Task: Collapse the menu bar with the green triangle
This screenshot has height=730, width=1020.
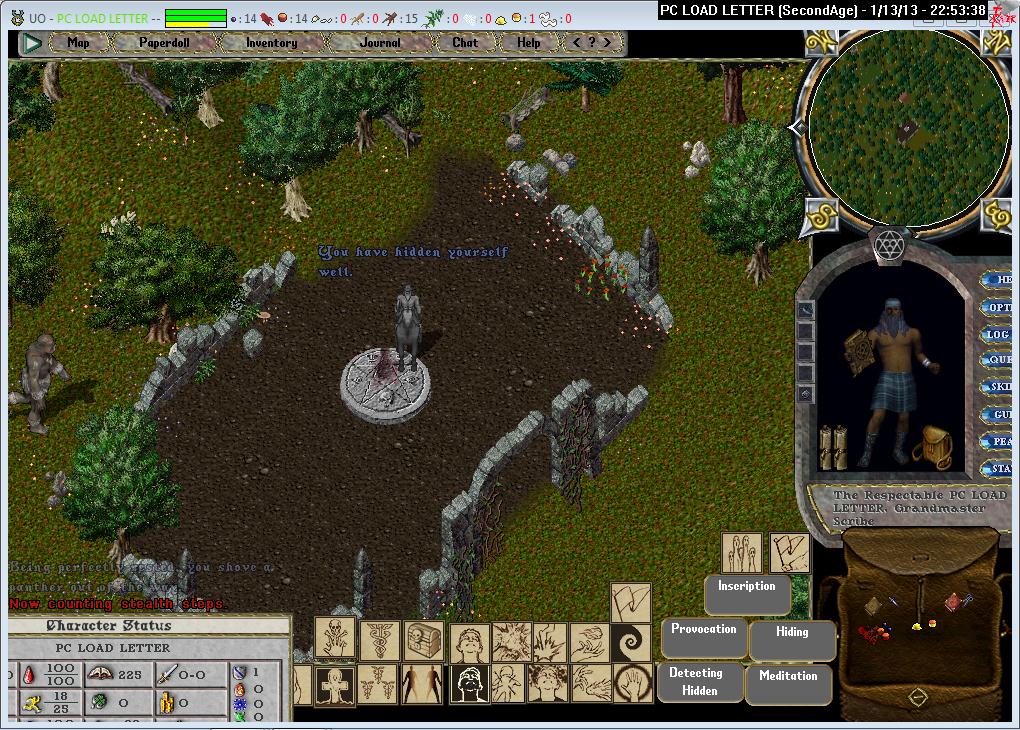Action: pyautogui.click(x=32, y=43)
